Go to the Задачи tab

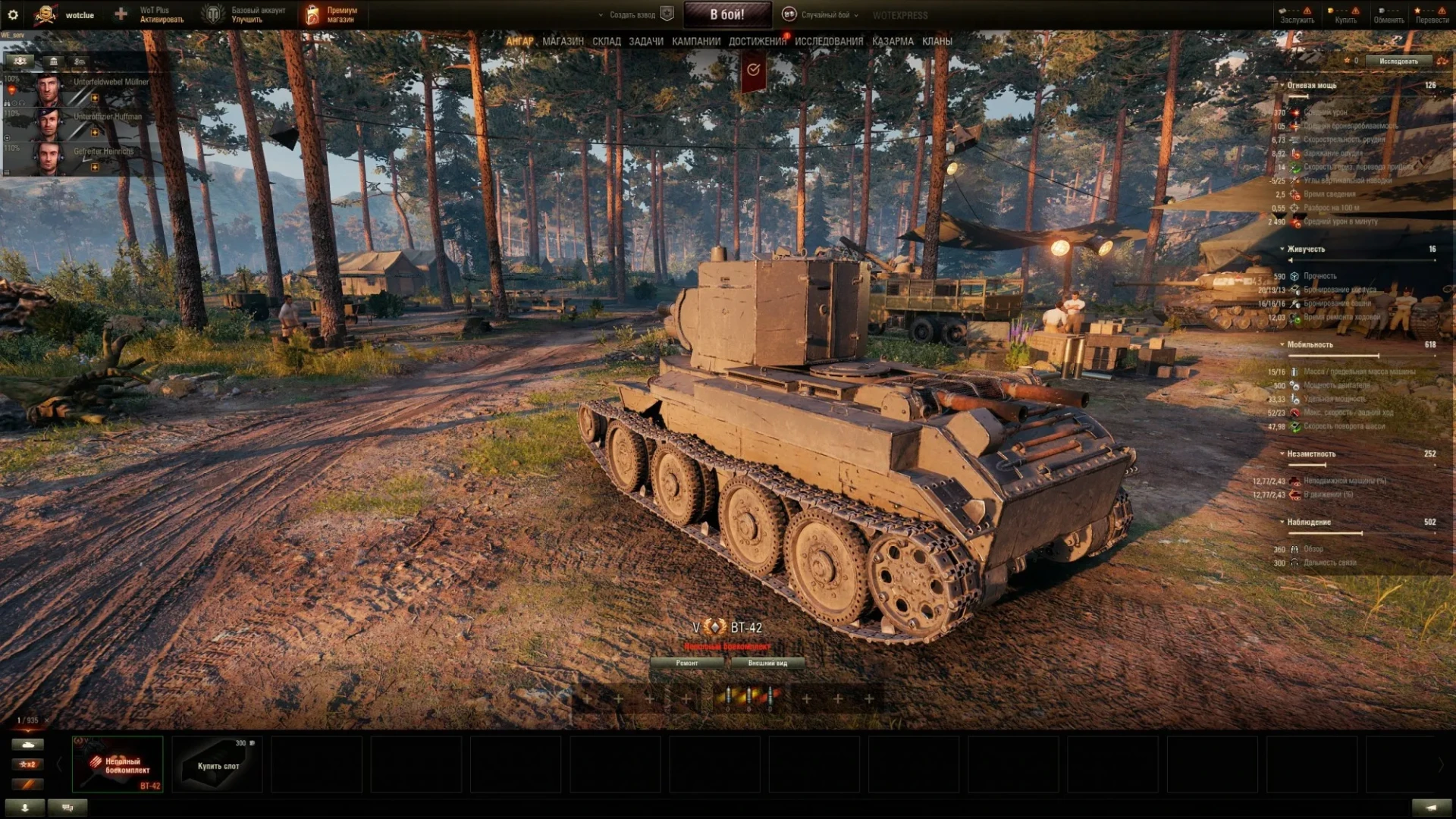(645, 42)
